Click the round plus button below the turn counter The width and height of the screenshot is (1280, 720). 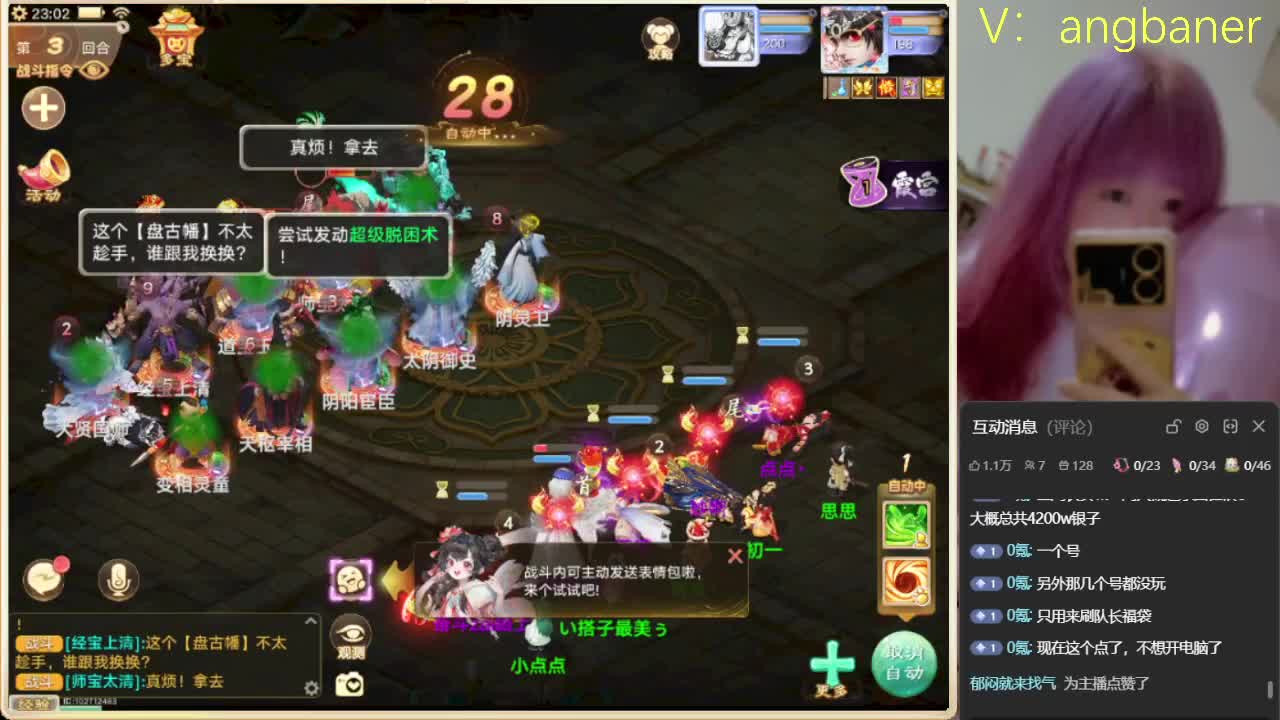pos(42,108)
